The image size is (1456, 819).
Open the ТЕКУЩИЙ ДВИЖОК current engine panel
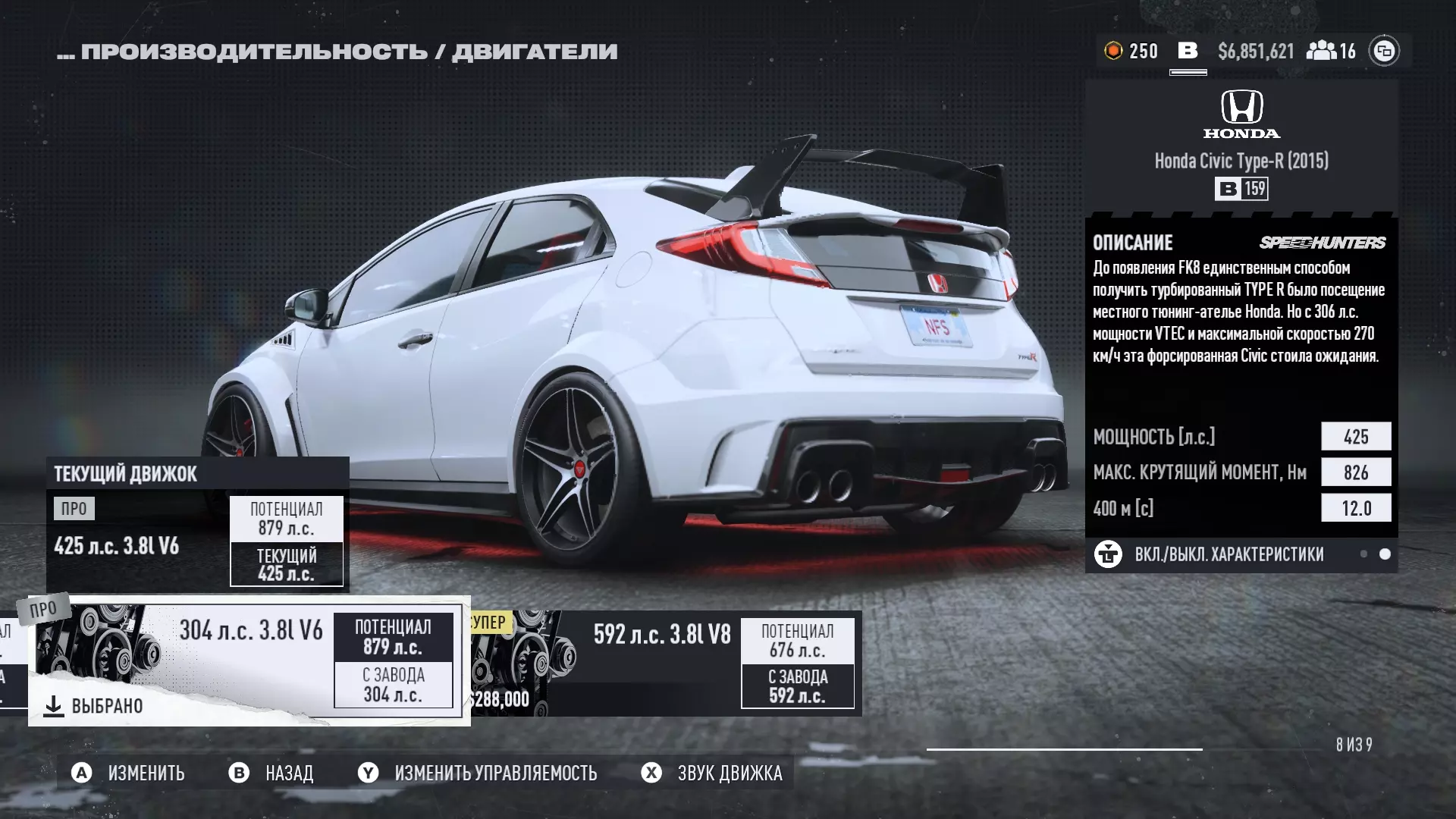(x=197, y=525)
